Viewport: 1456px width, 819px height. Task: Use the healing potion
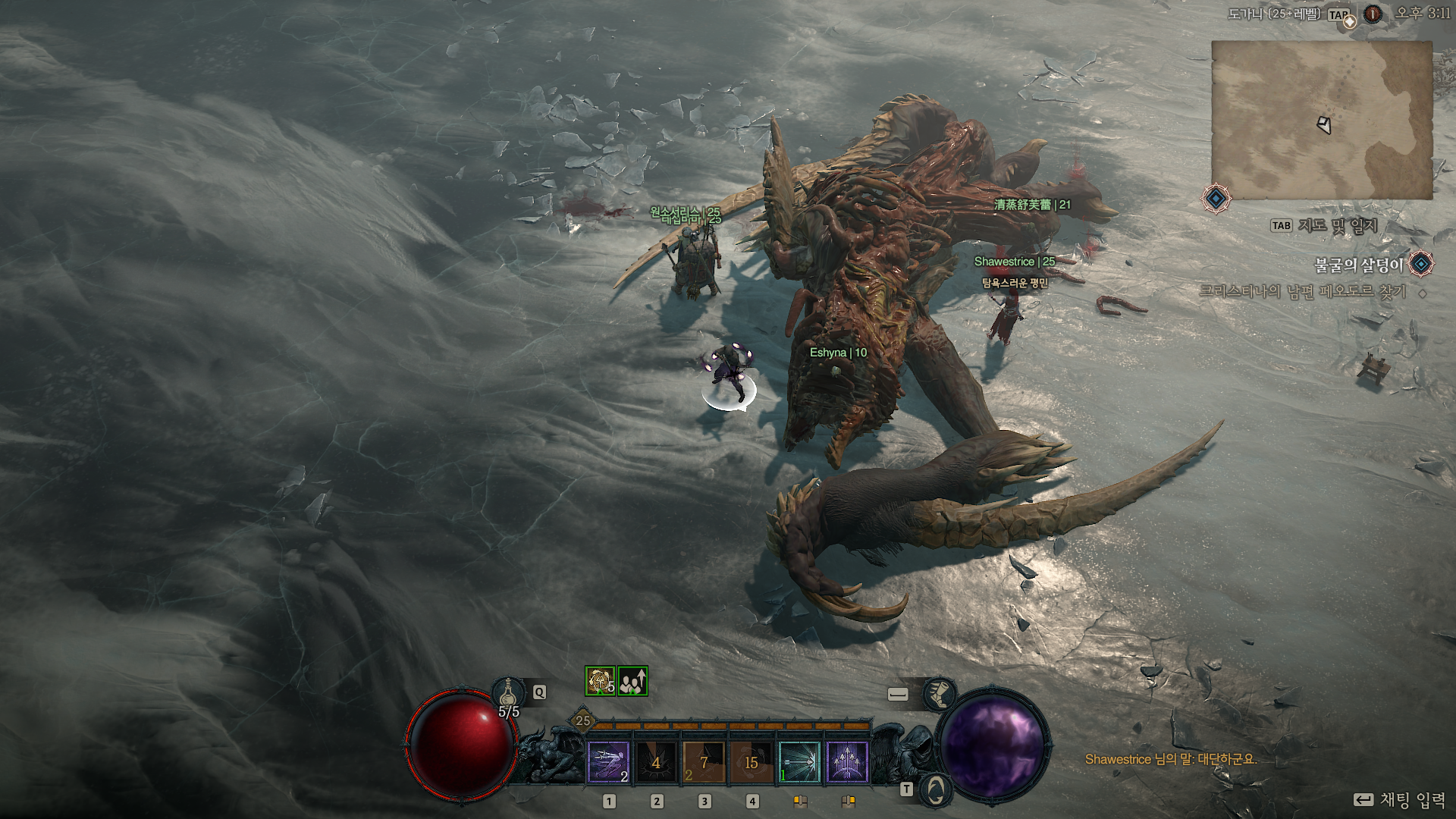tap(510, 693)
